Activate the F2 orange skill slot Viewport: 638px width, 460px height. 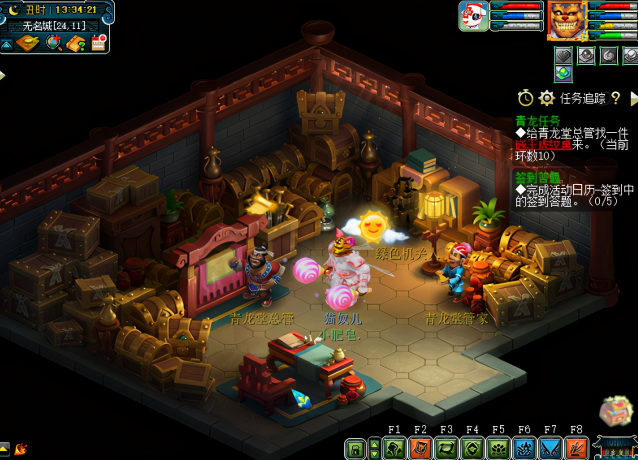420,449
